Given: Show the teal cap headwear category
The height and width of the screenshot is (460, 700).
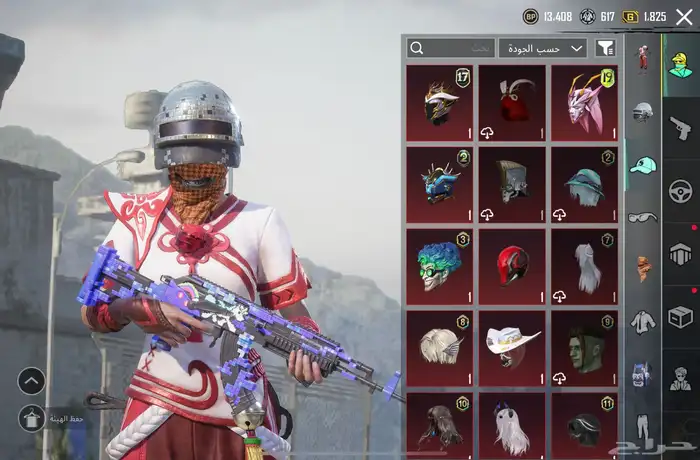Looking at the screenshot, I should click(x=643, y=165).
